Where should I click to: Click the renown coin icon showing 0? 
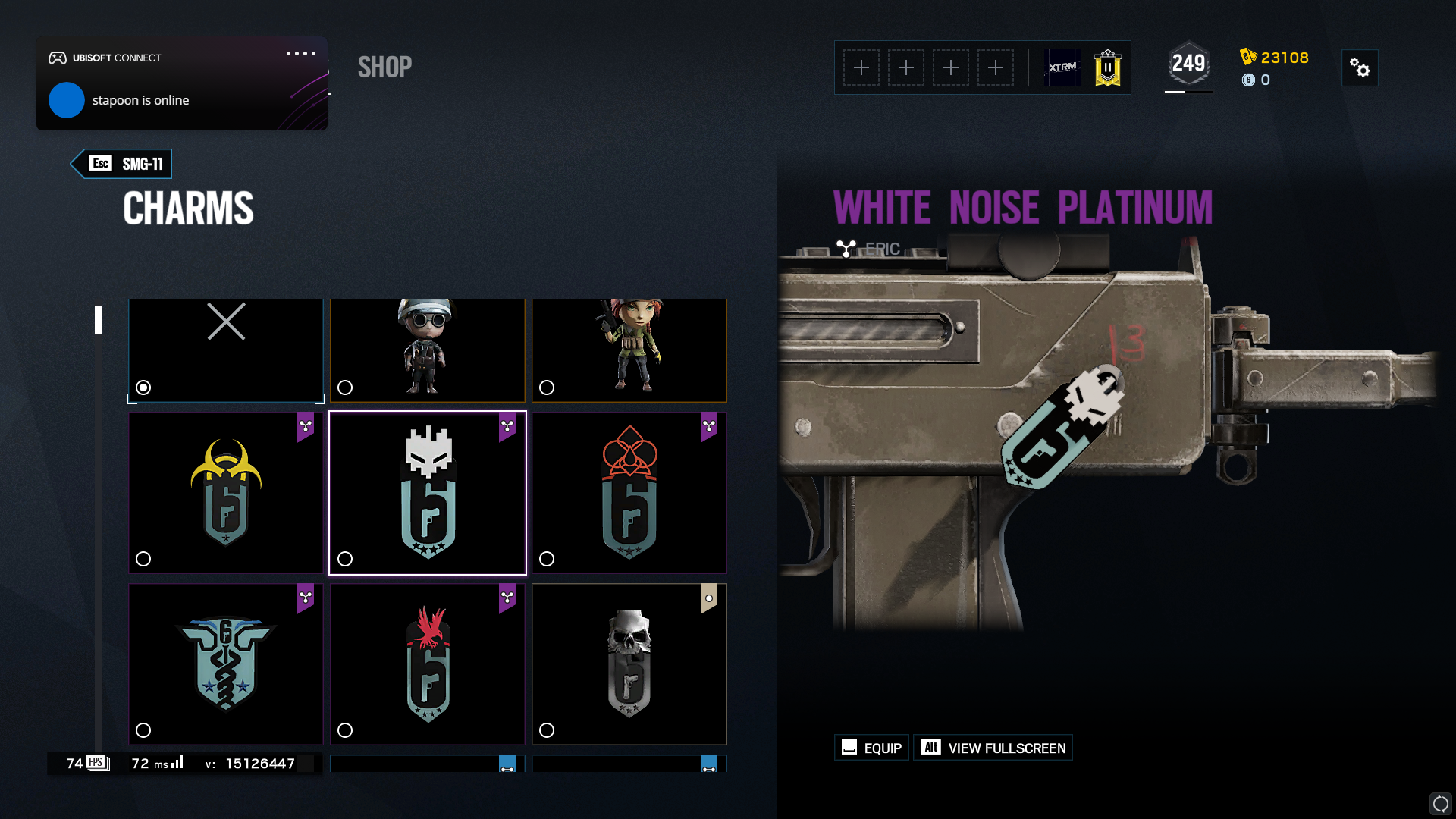pos(1248,80)
